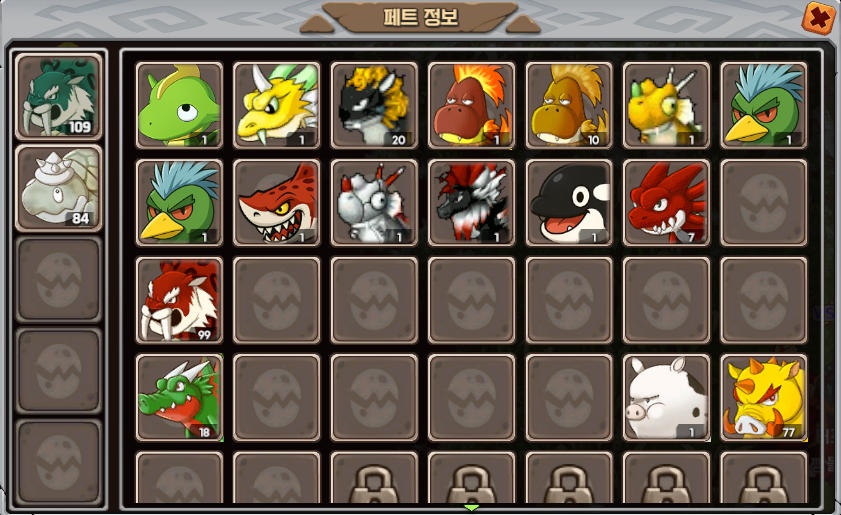
Task: Select the level 18 green crocodile pet
Action: tap(179, 397)
